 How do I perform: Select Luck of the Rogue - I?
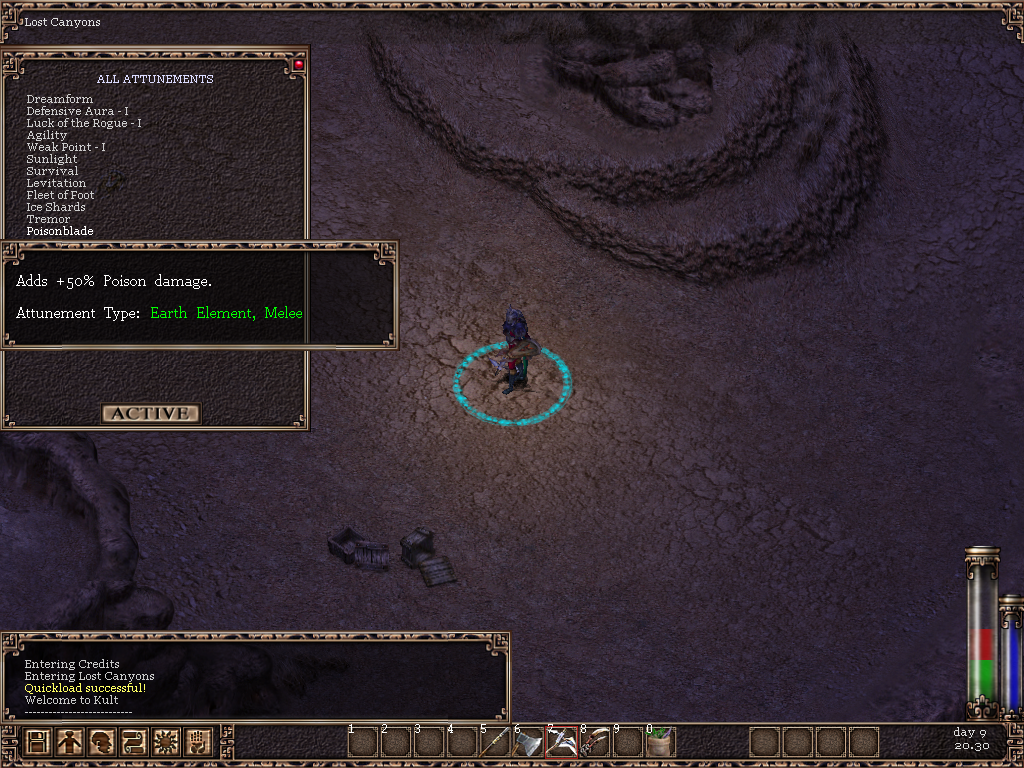click(83, 123)
